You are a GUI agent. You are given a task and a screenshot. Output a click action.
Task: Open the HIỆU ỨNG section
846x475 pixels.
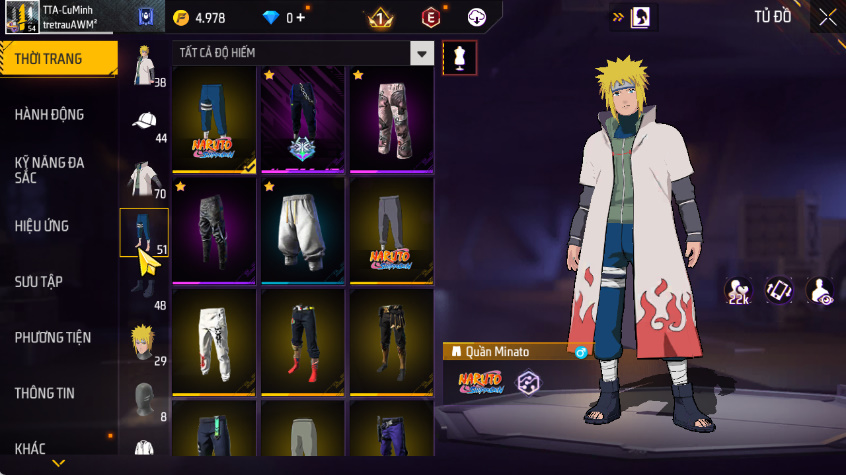click(x=42, y=226)
